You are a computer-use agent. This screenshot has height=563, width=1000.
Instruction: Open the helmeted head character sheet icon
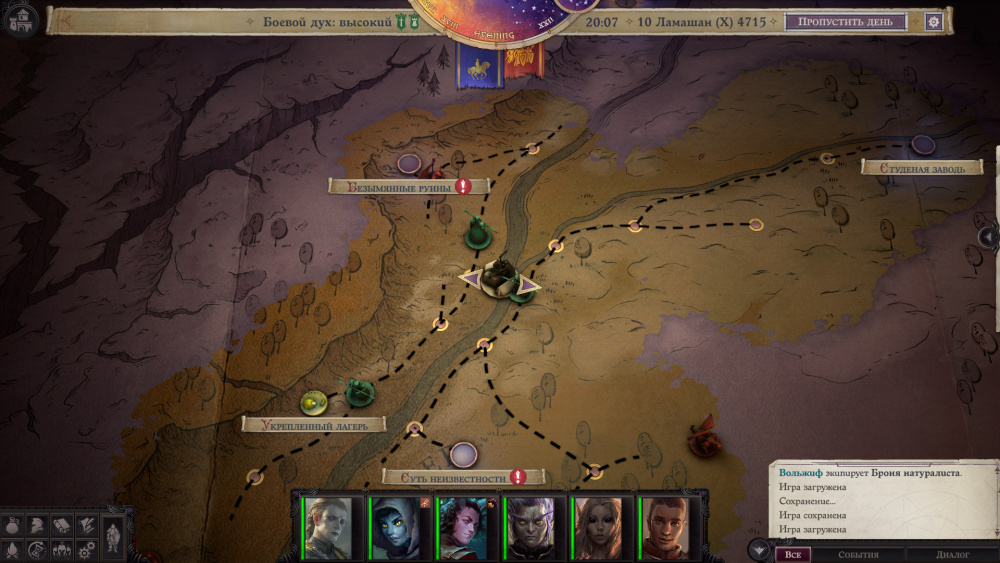click(36, 525)
